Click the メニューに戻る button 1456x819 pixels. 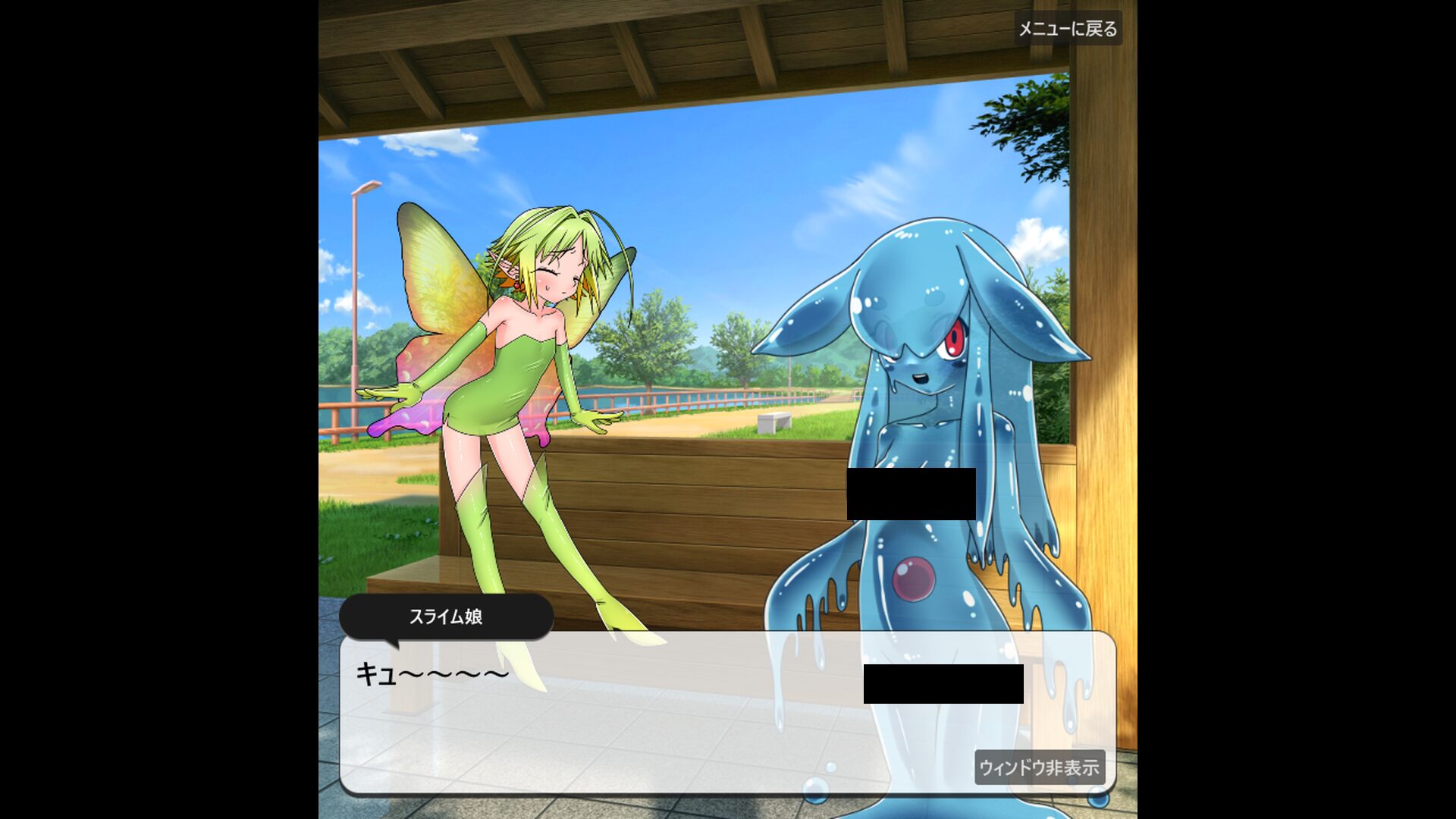(x=1068, y=29)
